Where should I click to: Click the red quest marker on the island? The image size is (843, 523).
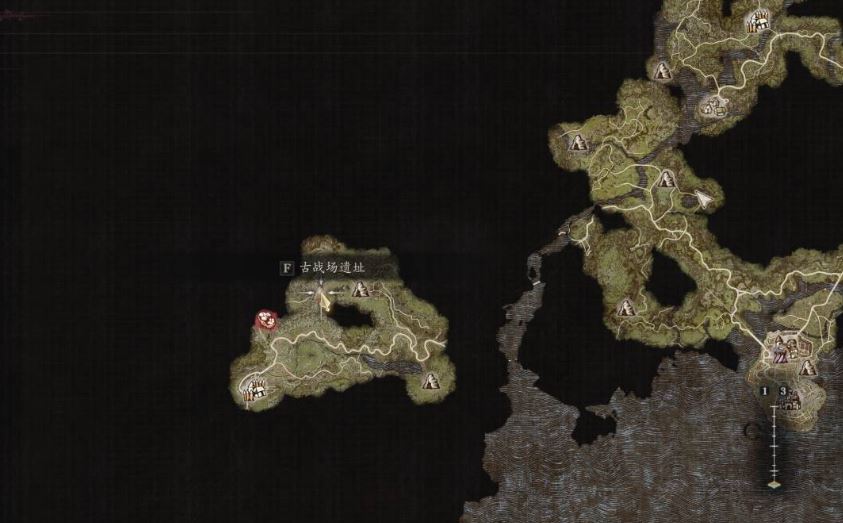[x=267, y=320]
